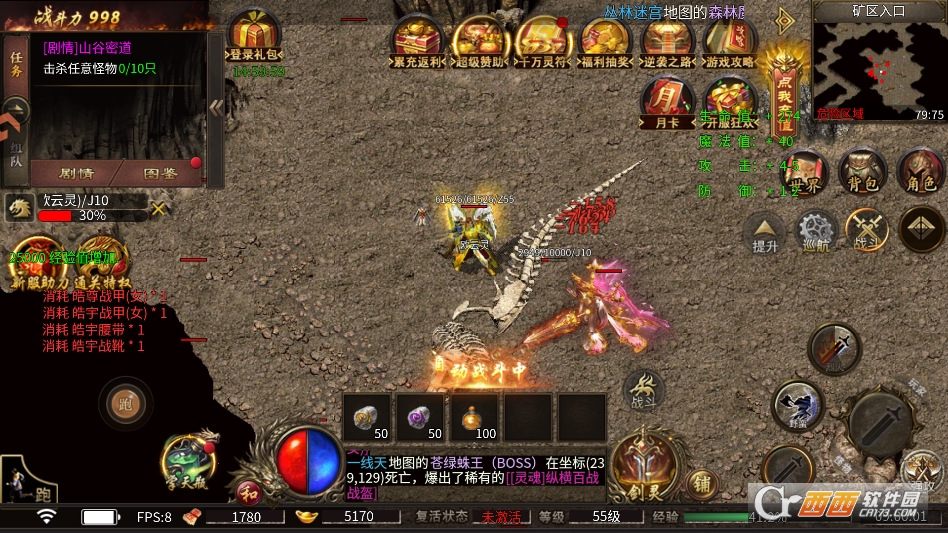Open the 月卡 monthly card
Image resolution: width=948 pixels, height=533 pixels.
pos(667,101)
